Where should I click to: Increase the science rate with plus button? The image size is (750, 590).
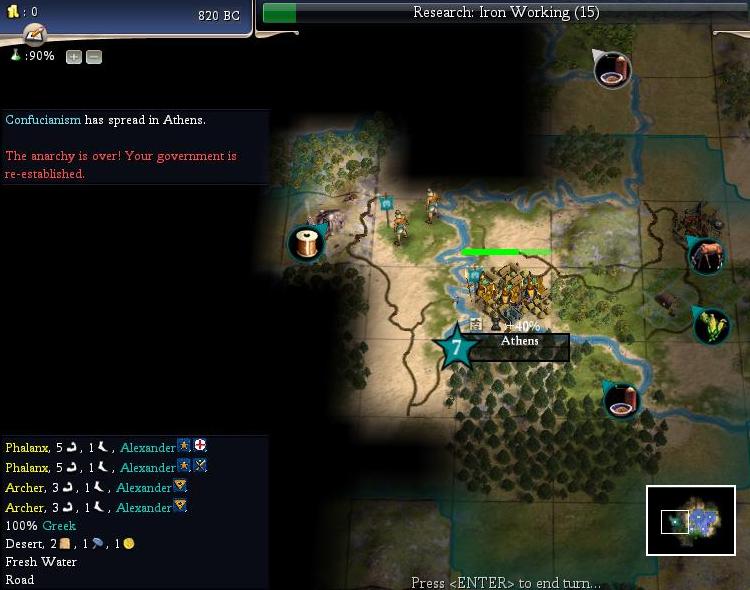tap(74, 57)
